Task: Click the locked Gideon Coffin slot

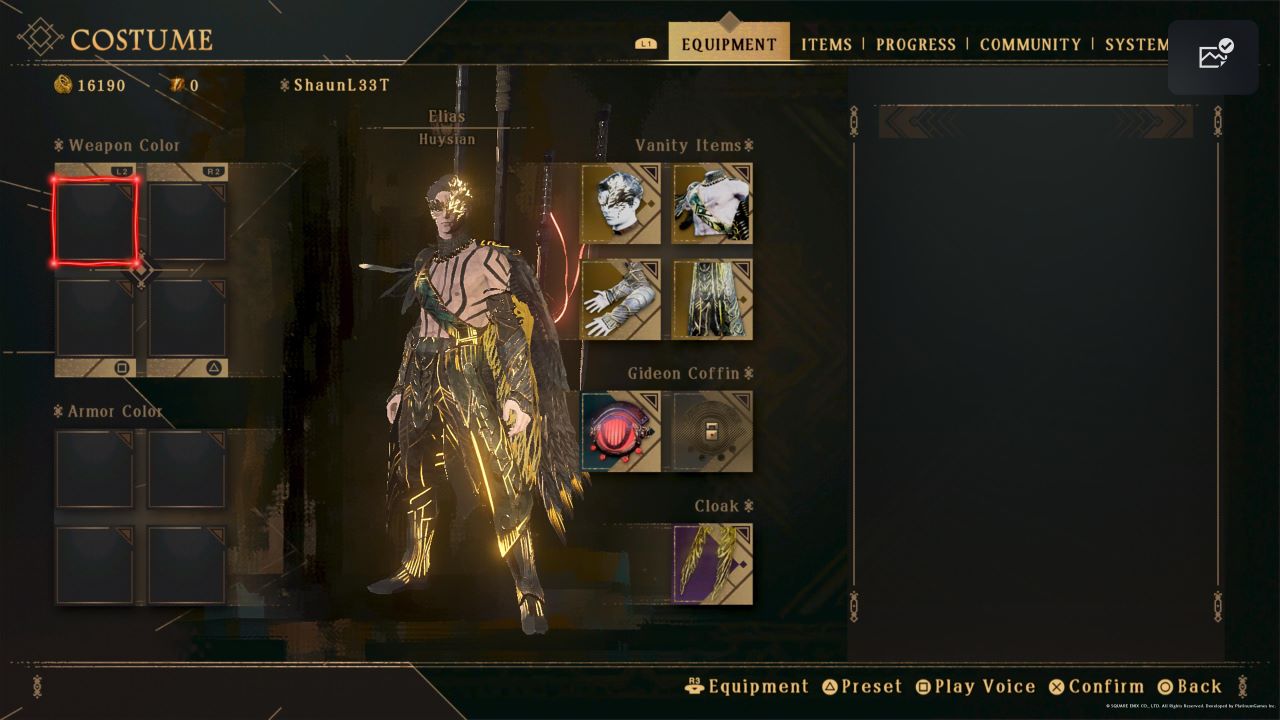Action: (x=712, y=431)
